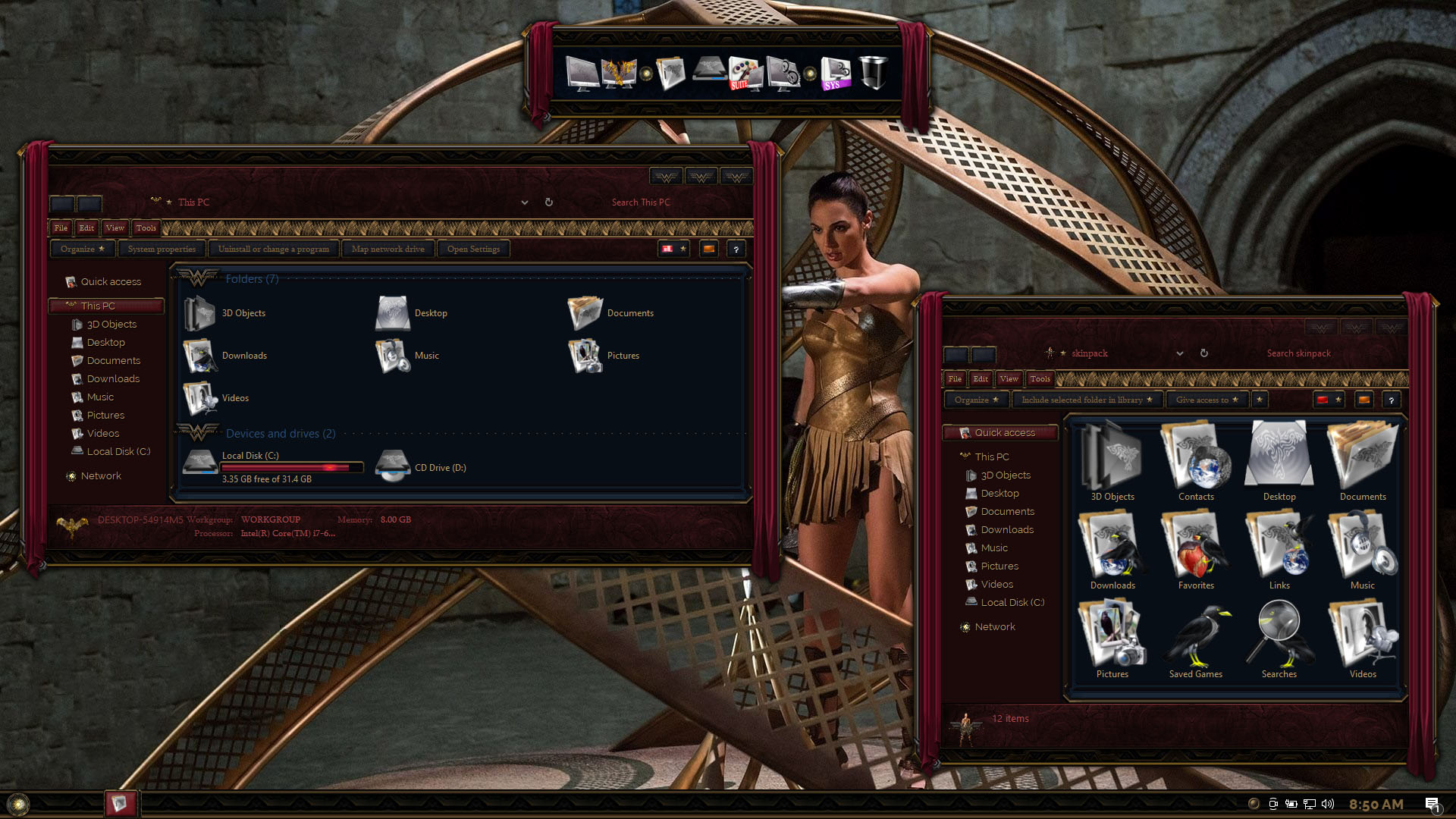Click the volume speaker icon in the tray
Screen dimensions: 1456x819
1327,804
